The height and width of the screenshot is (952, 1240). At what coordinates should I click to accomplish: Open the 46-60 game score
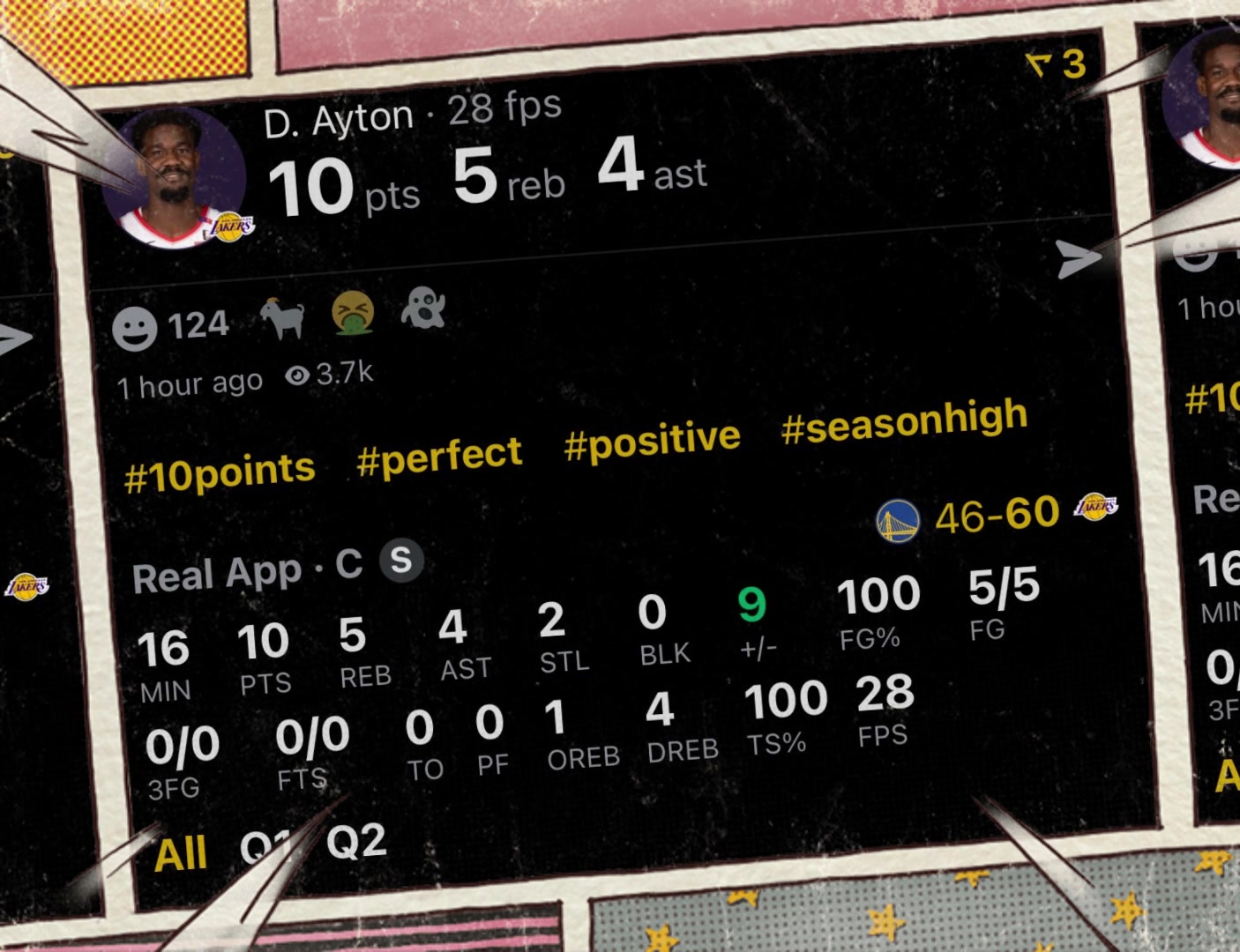click(997, 514)
